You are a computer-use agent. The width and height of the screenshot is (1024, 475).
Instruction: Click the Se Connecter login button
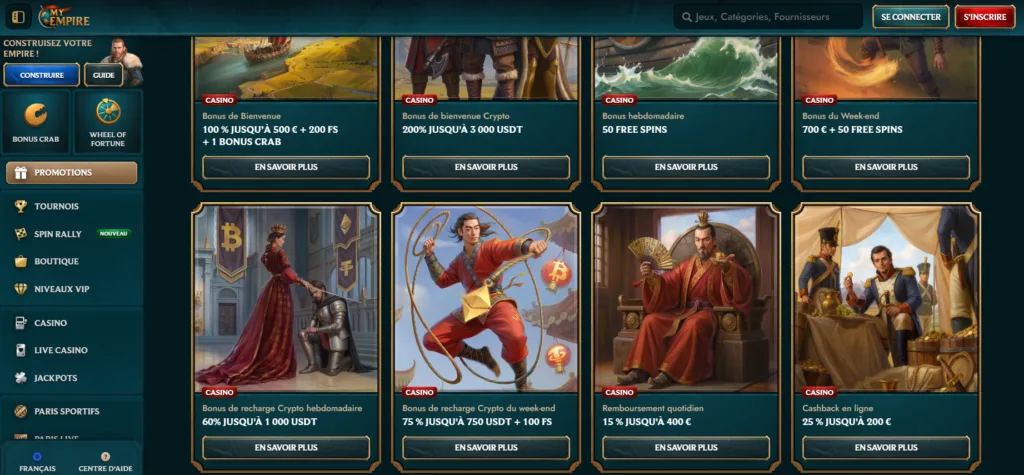click(910, 17)
